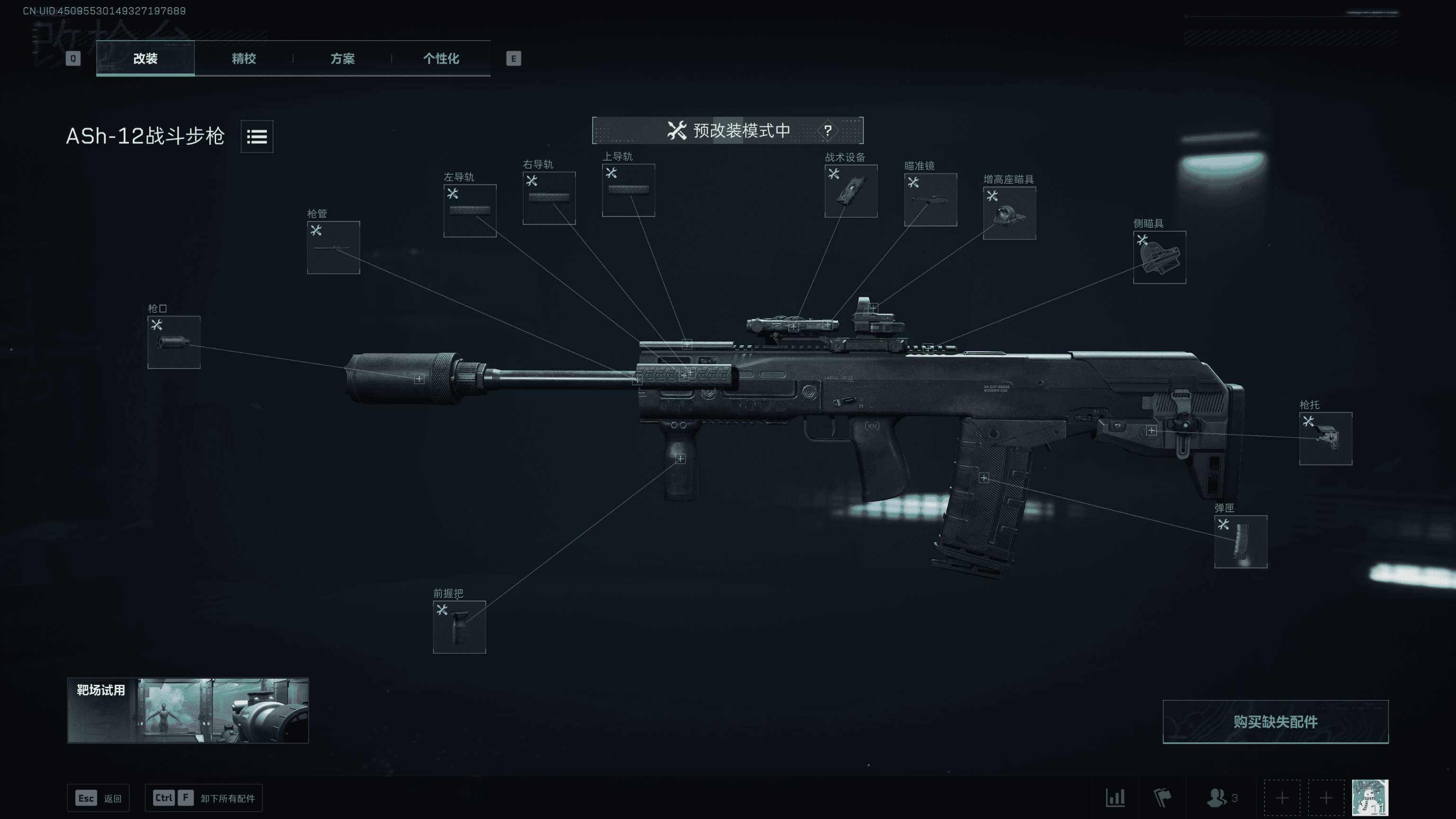
Task: Select the 个性化 tab
Action: coord(441,58)
